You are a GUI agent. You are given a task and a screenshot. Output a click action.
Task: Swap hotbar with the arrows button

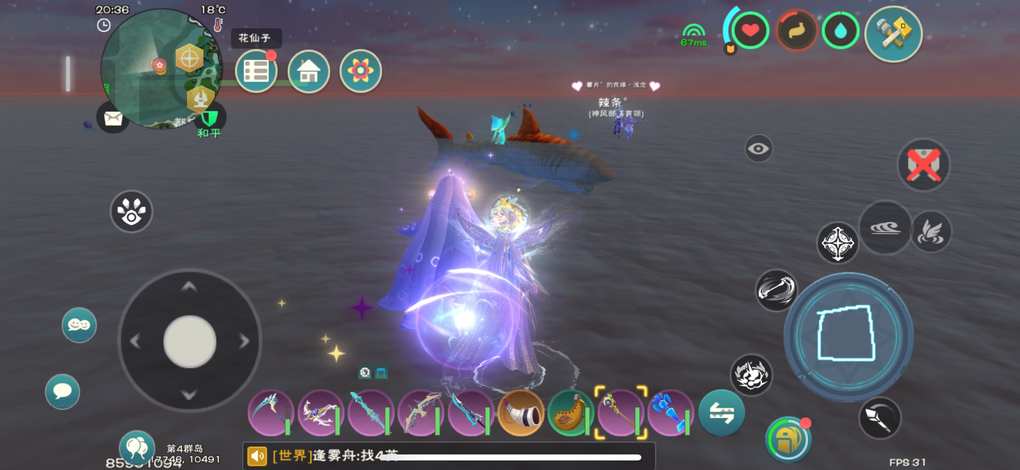pyautogui.click(x=721, y=412)
